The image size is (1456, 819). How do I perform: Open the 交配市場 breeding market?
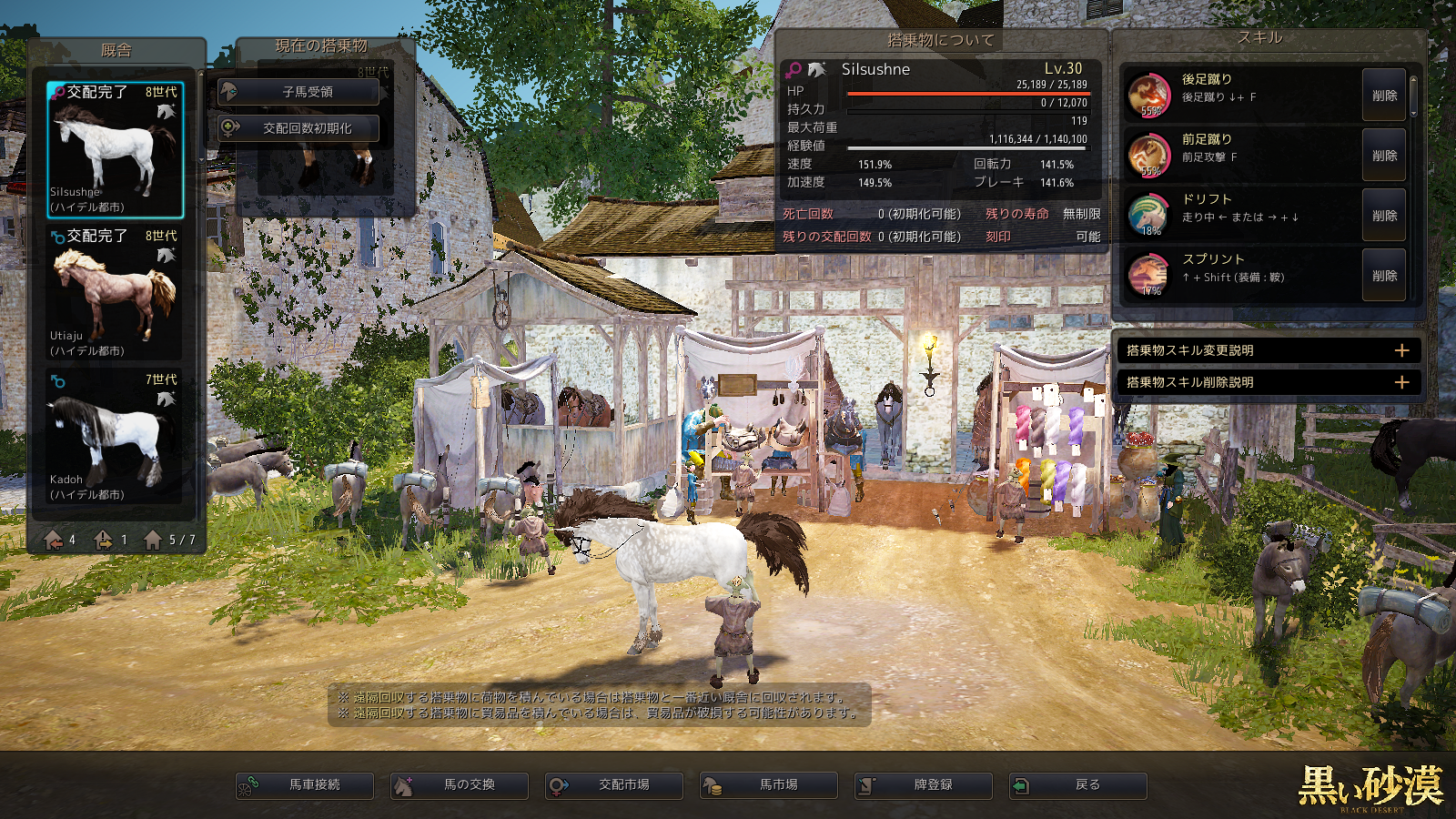(614, 784)
